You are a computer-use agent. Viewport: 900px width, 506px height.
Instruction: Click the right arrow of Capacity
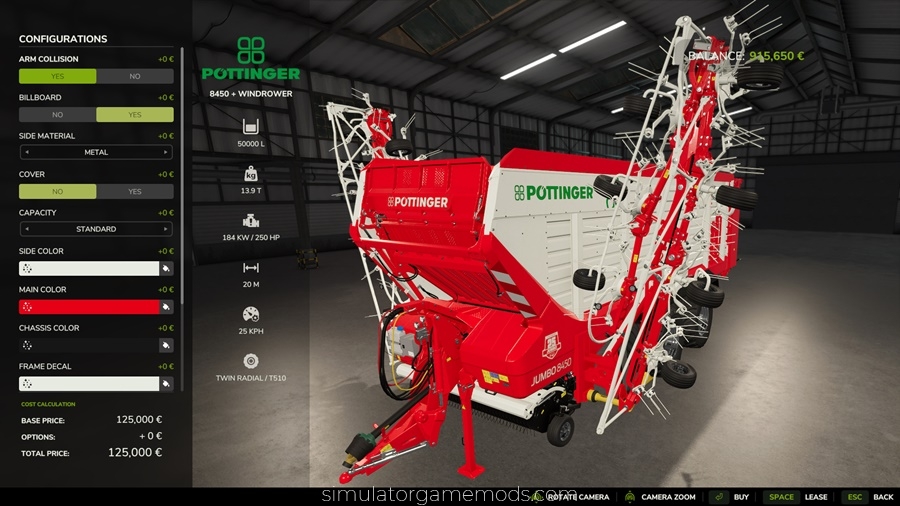coord(166,229)
